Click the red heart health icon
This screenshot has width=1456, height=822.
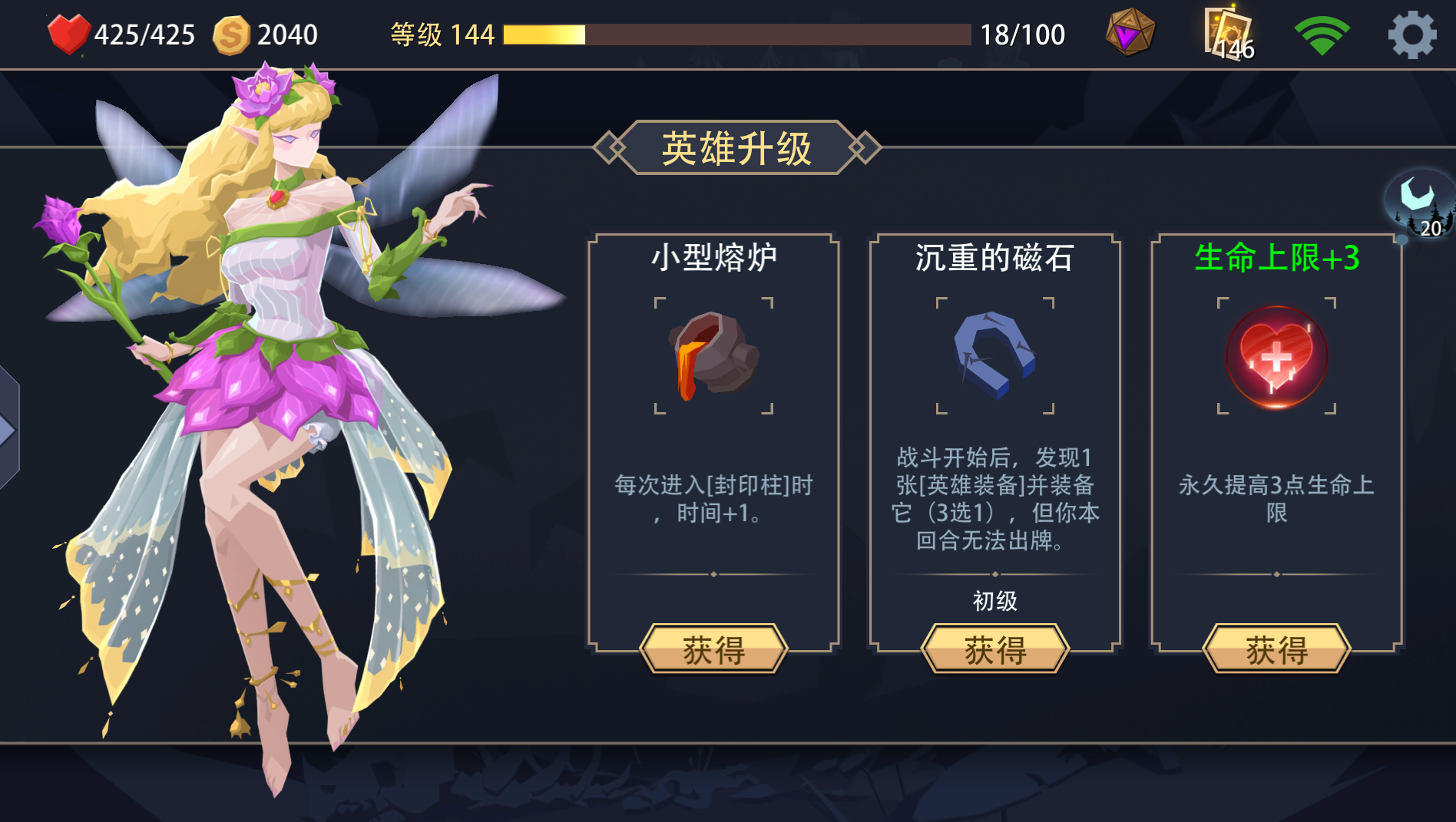pyautogui.click(x=69, y=32)
